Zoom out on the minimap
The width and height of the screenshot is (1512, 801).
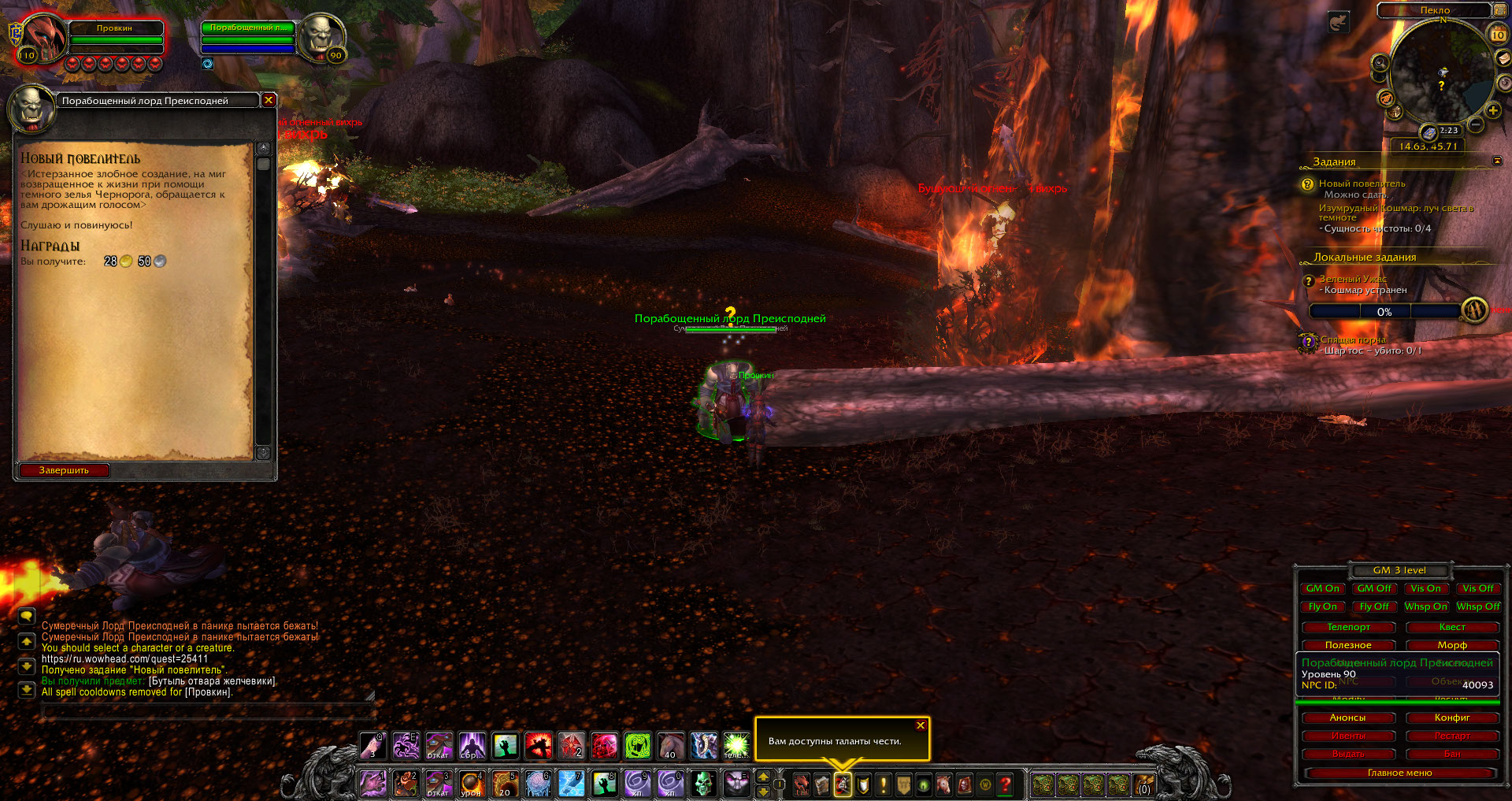[1477, 124]
